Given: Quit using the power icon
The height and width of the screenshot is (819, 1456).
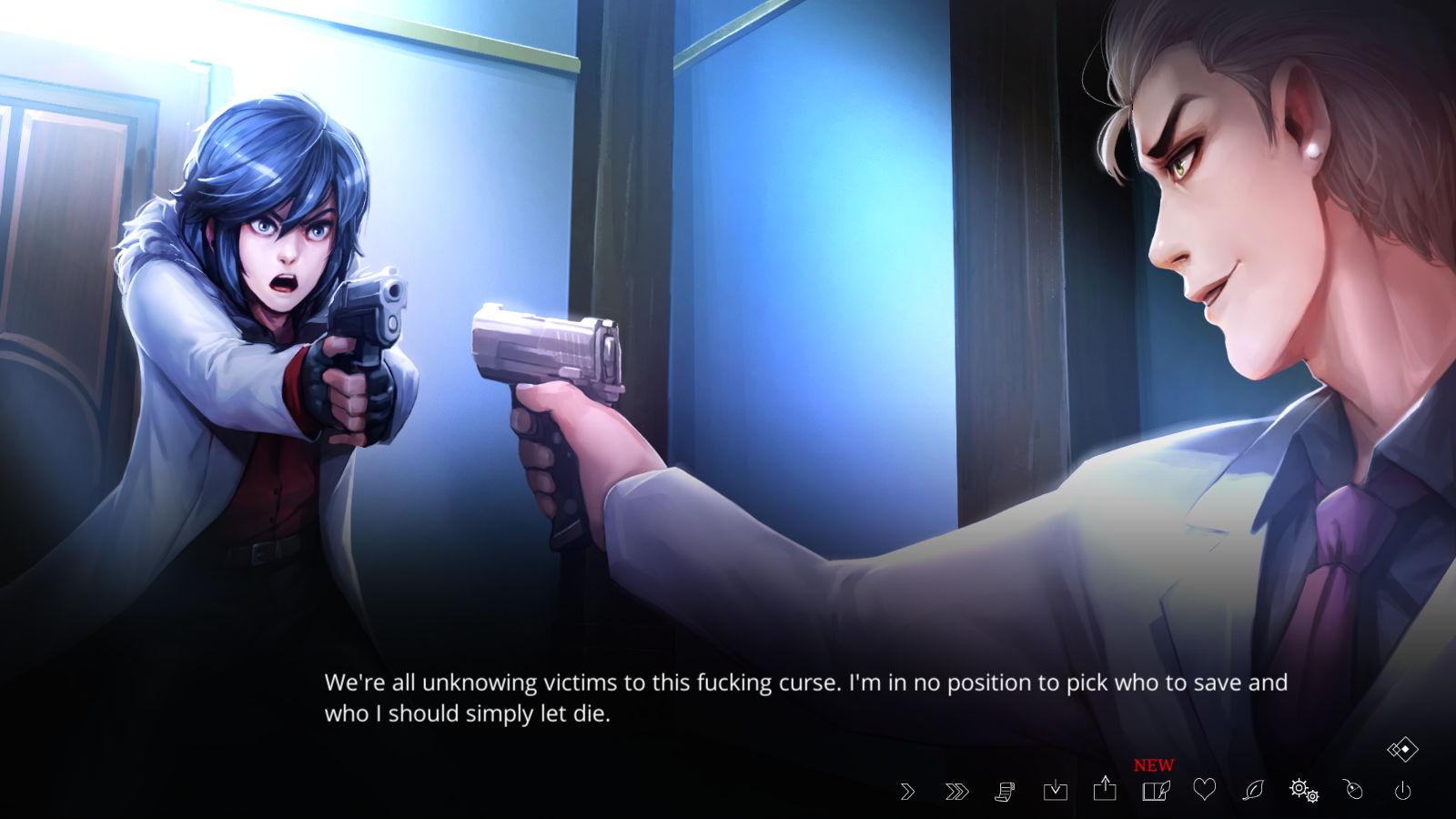Looking at the screenshot, I should point(1403,791).
